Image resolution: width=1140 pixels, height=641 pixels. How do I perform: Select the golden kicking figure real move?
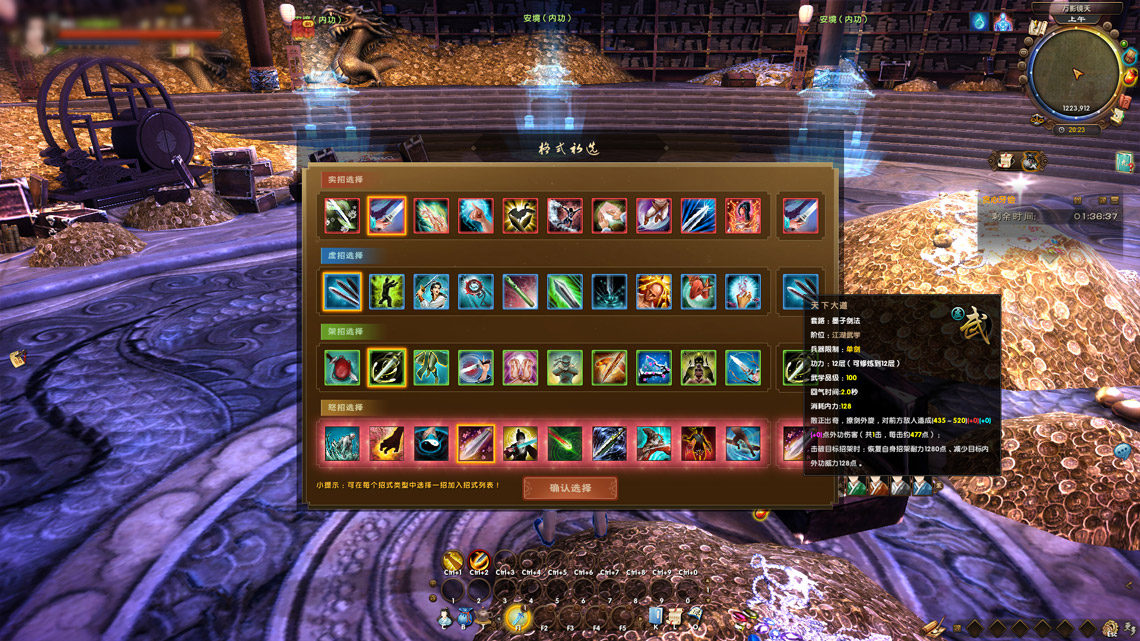(x=520, y=216)
